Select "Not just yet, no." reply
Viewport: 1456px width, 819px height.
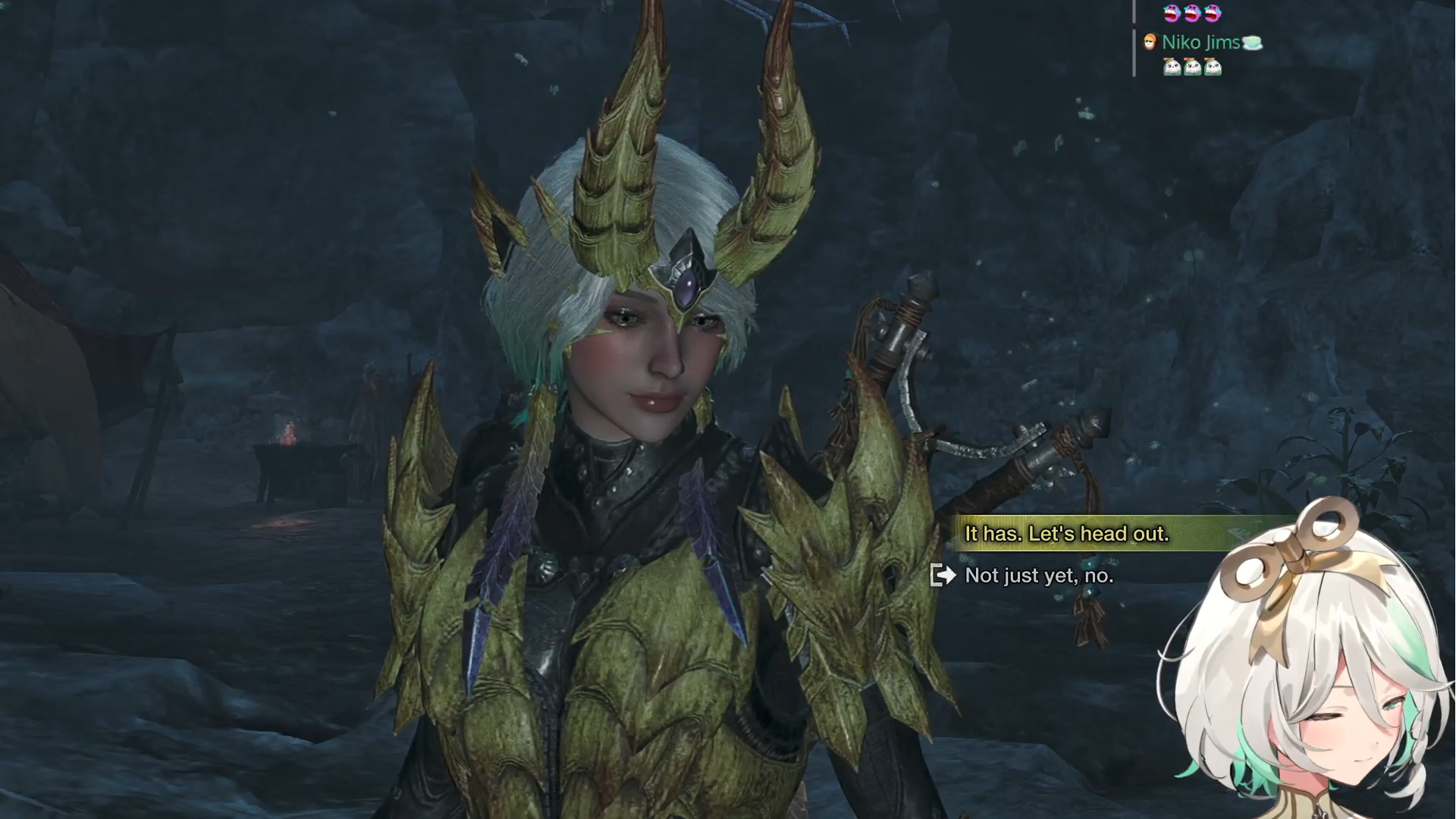[x=1038, y=576]
